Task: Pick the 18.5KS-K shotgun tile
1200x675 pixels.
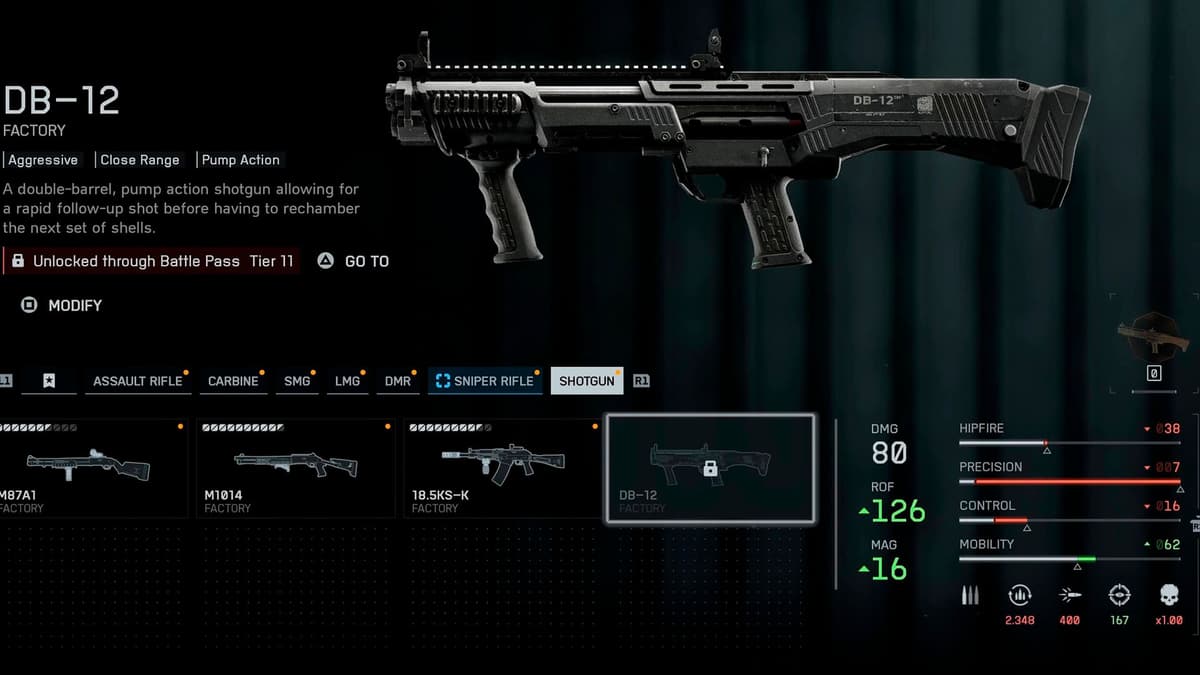Action: click(x=503, y=468)
